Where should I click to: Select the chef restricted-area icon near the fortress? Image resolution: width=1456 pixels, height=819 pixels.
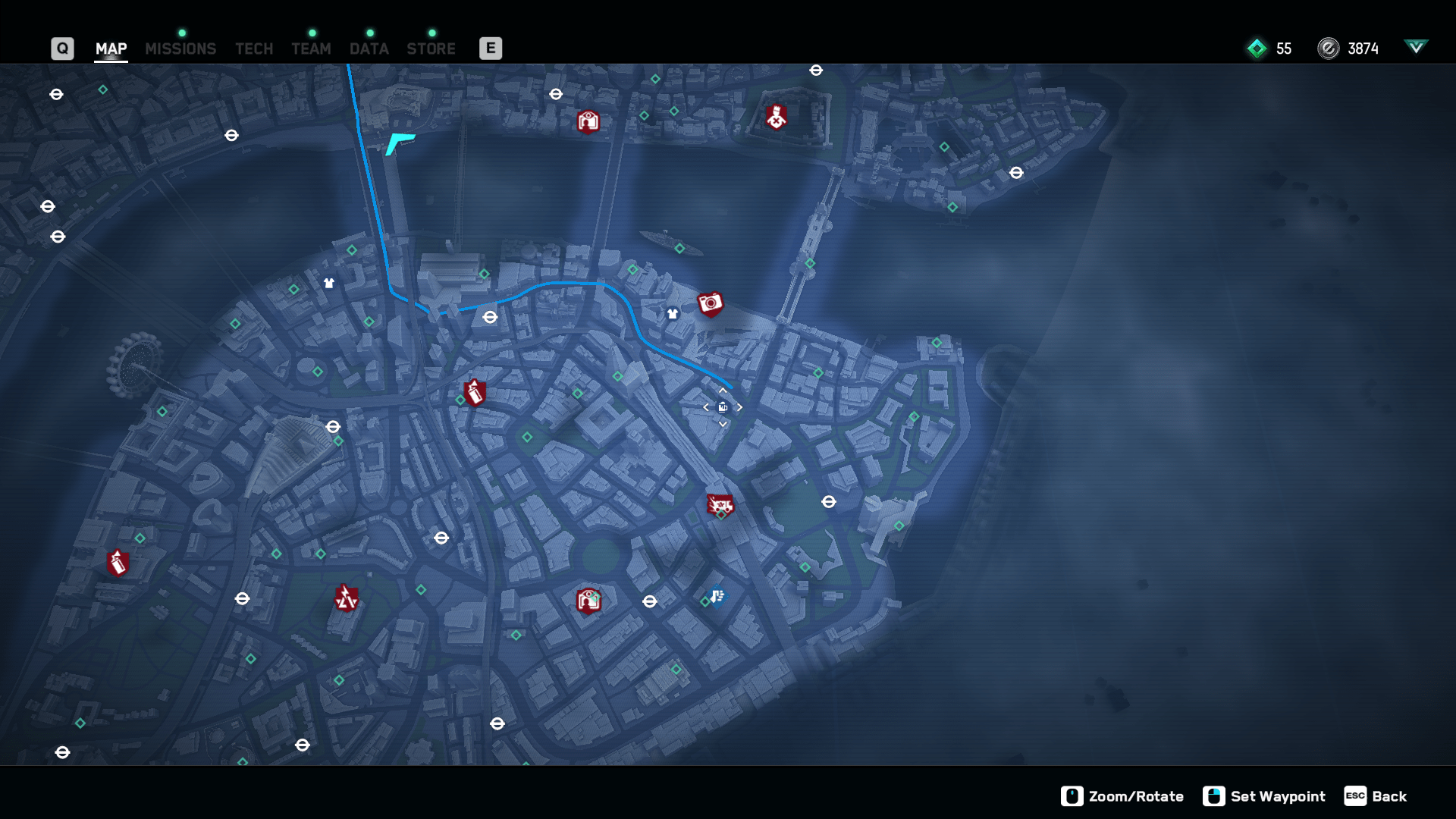[775, 116]
